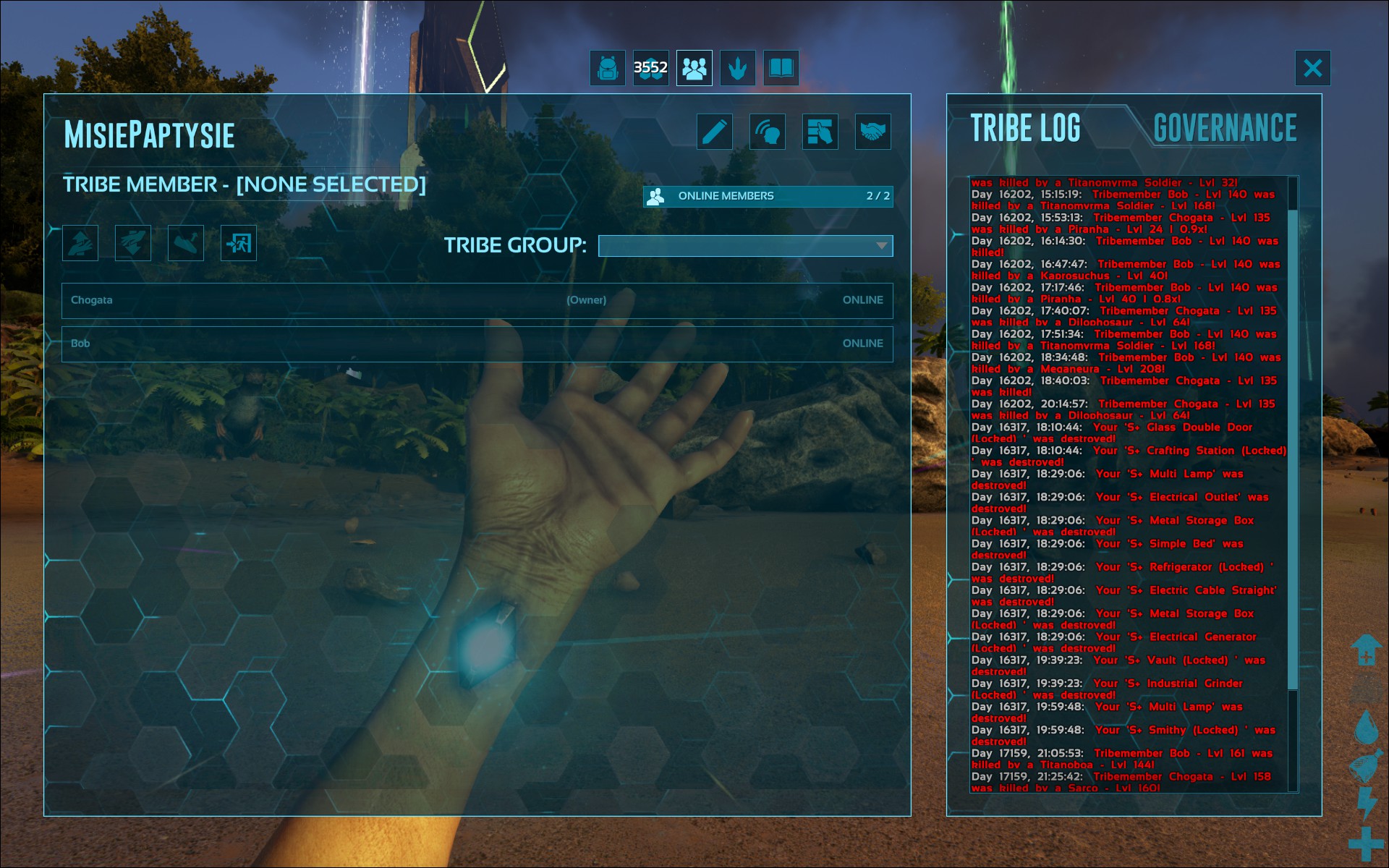Image resolution: width=1389 pixels, height=868 pixels.
Task: Click the pencil edit tribe icon
Action: click(x=715, y=132)
